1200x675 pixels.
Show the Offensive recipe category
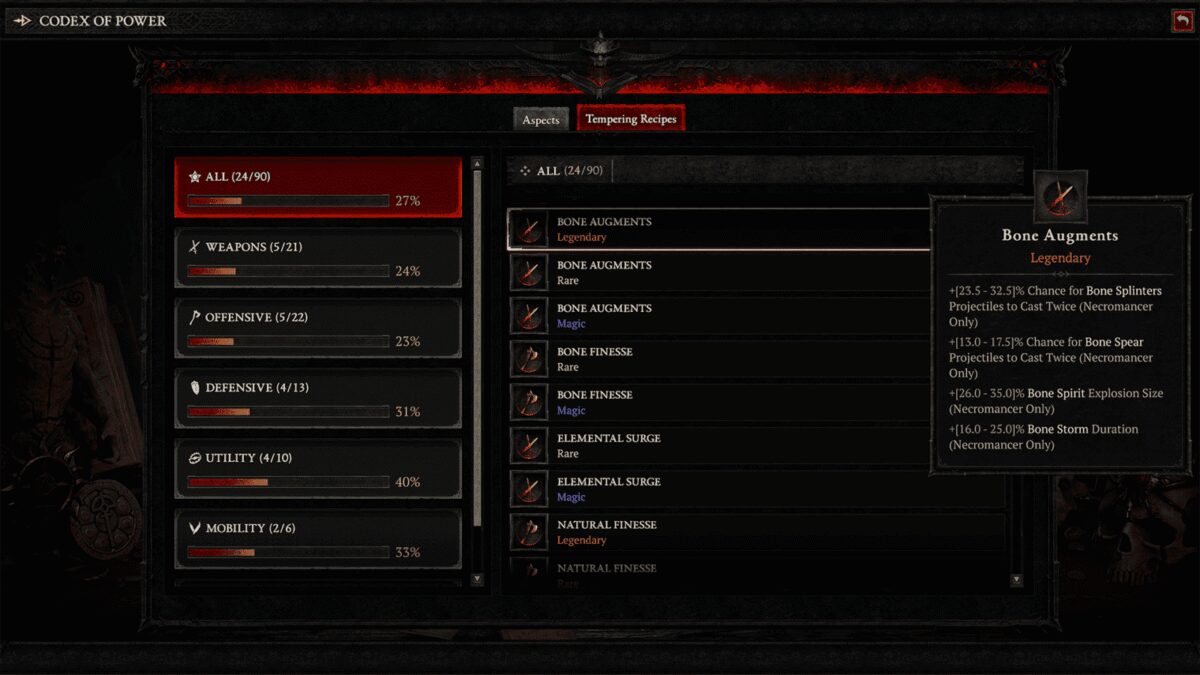coord(318,327)
